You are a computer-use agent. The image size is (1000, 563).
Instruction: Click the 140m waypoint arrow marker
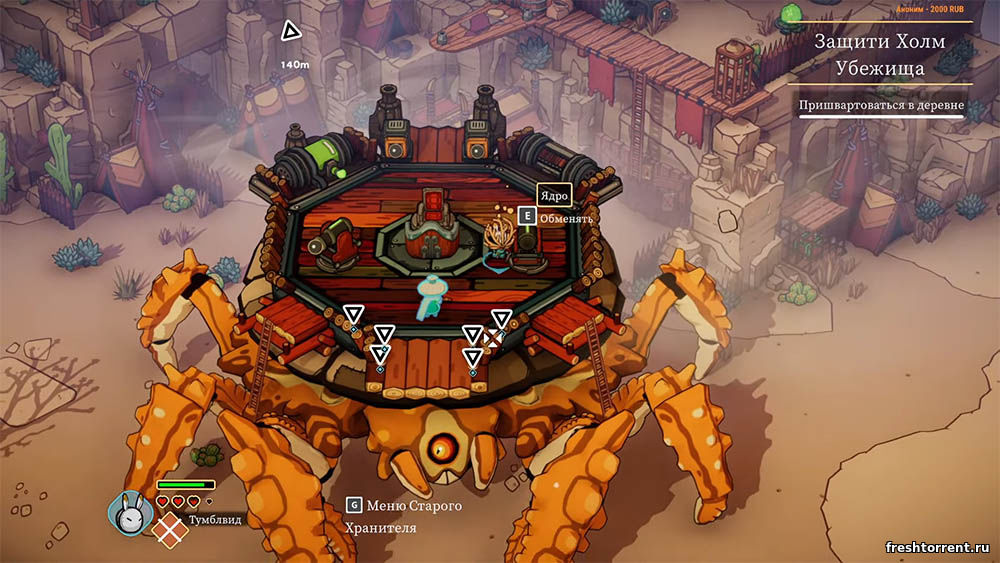291,33
